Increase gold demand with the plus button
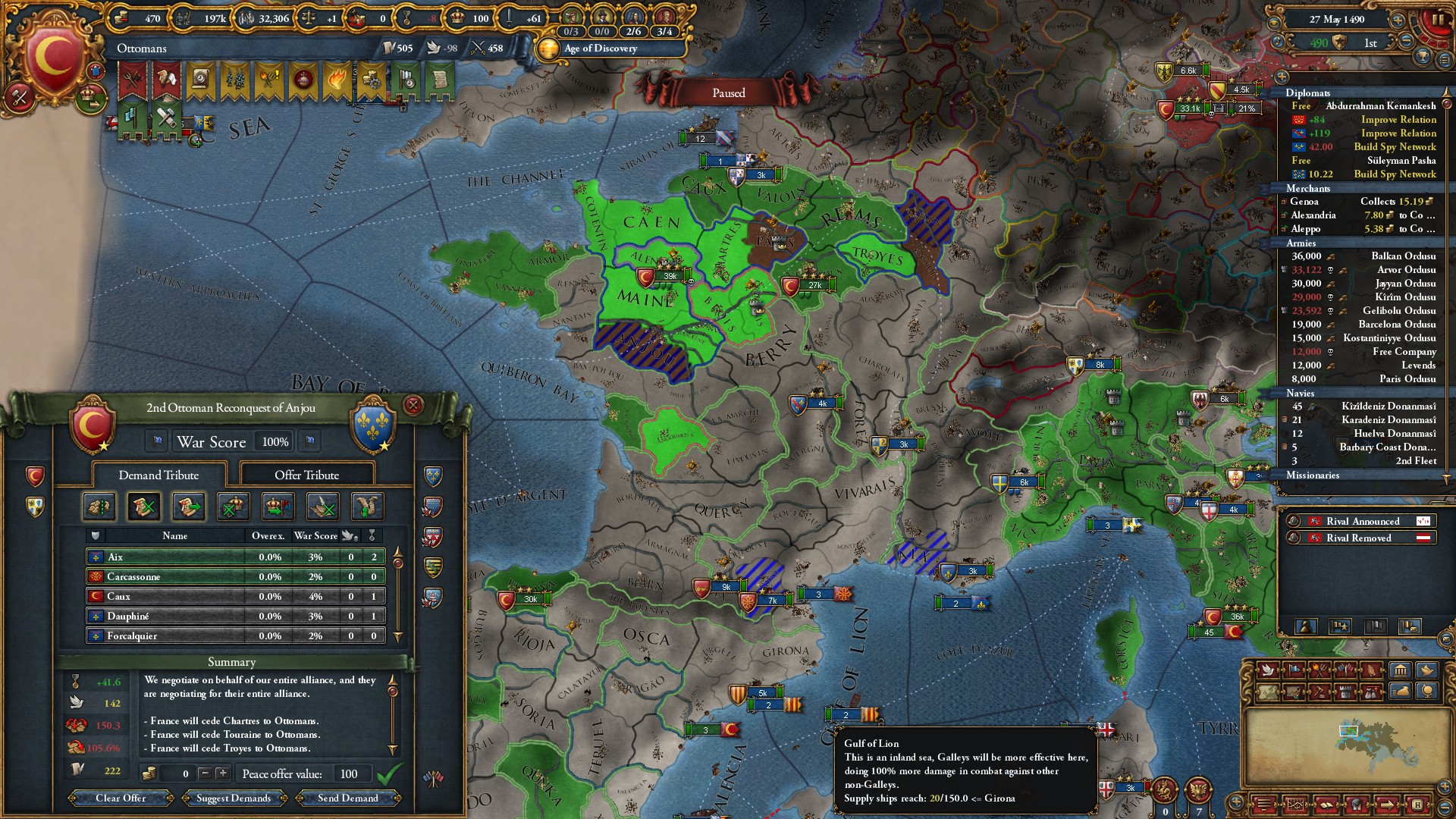 click(222, 773)
